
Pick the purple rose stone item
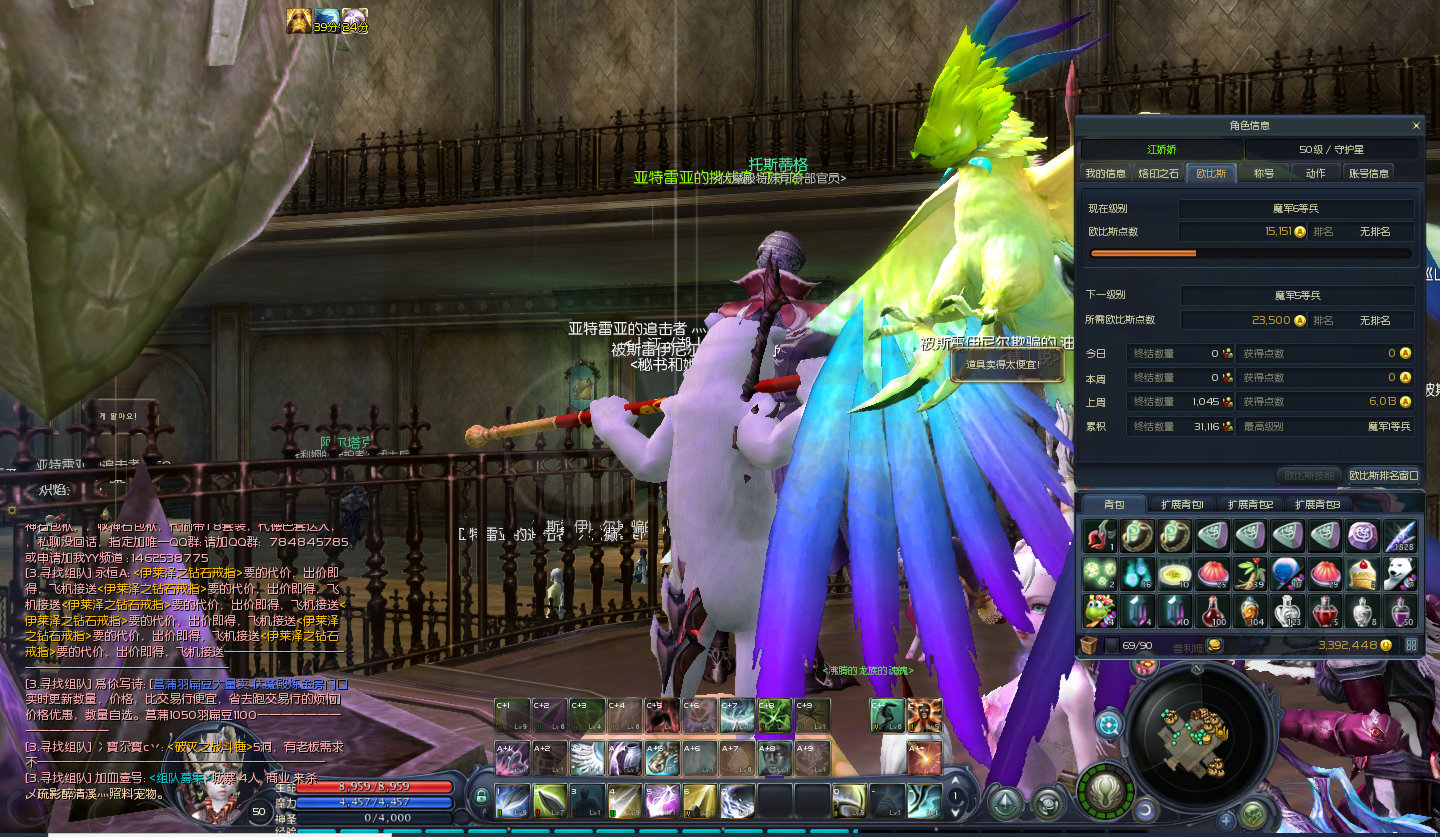[x=1362, y=536]
